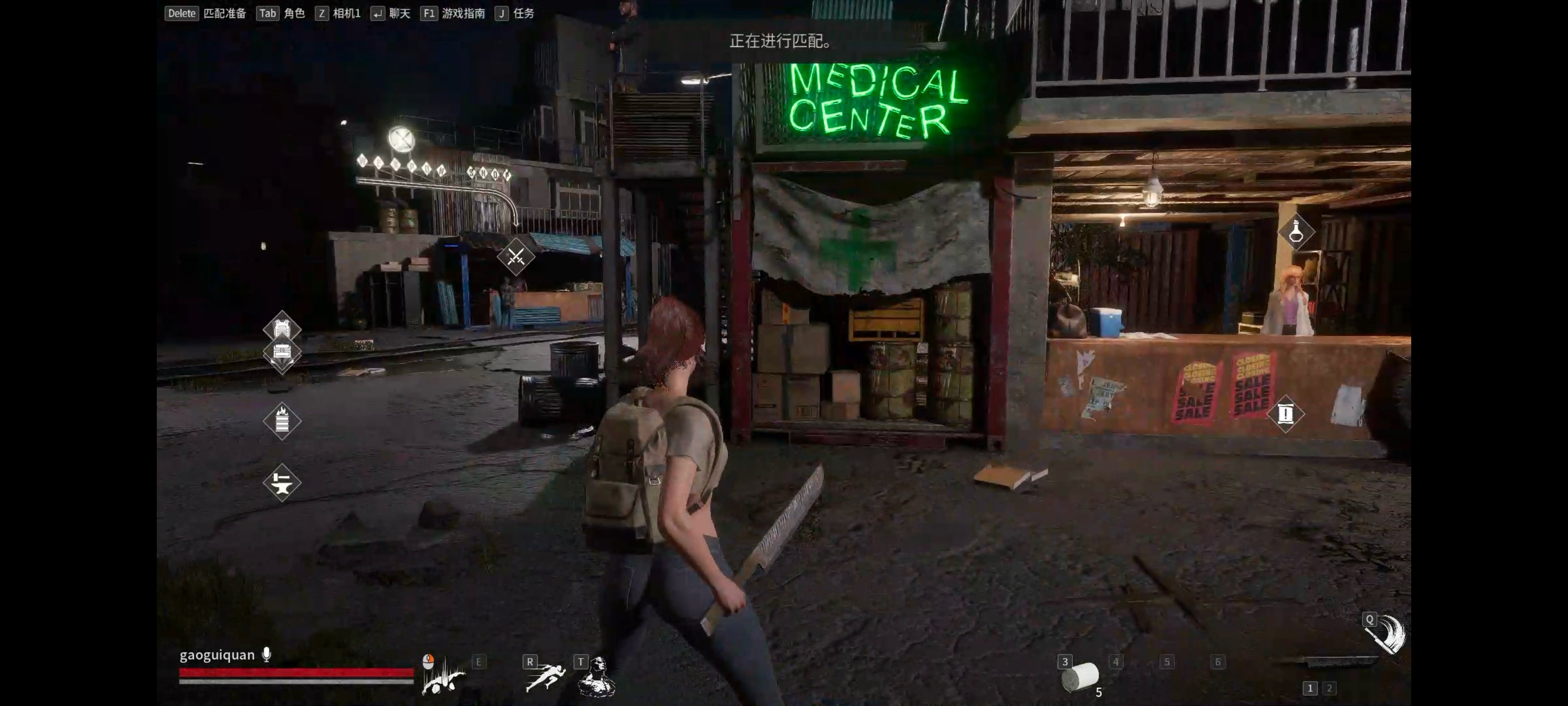
Task: Open the 角色 character menu
Action: (294, 13)
